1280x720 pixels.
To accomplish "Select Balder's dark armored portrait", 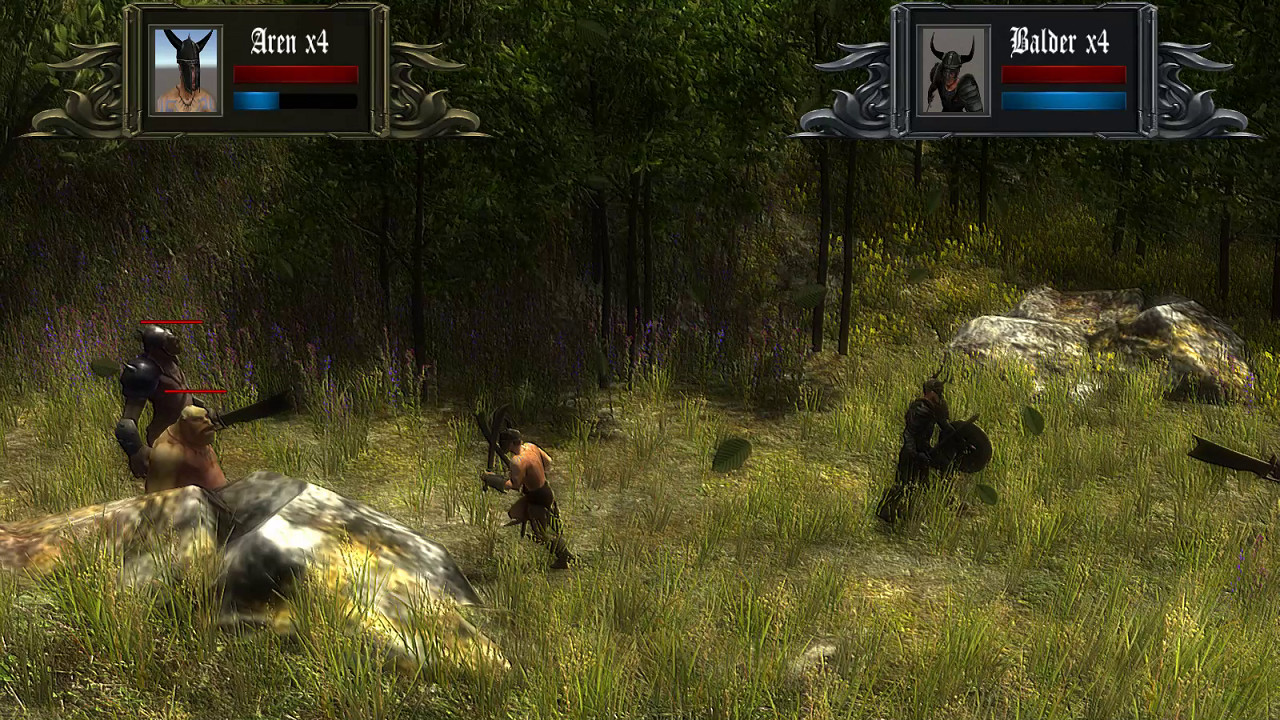I will 953,69.
